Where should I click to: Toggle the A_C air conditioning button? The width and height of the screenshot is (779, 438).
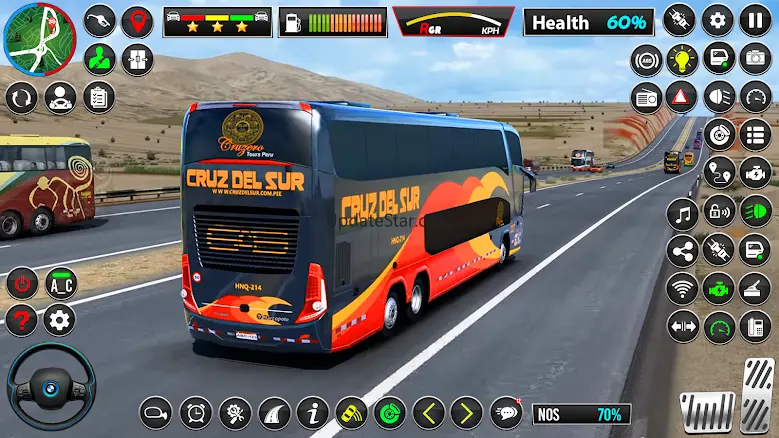click(x=60, y=283)
